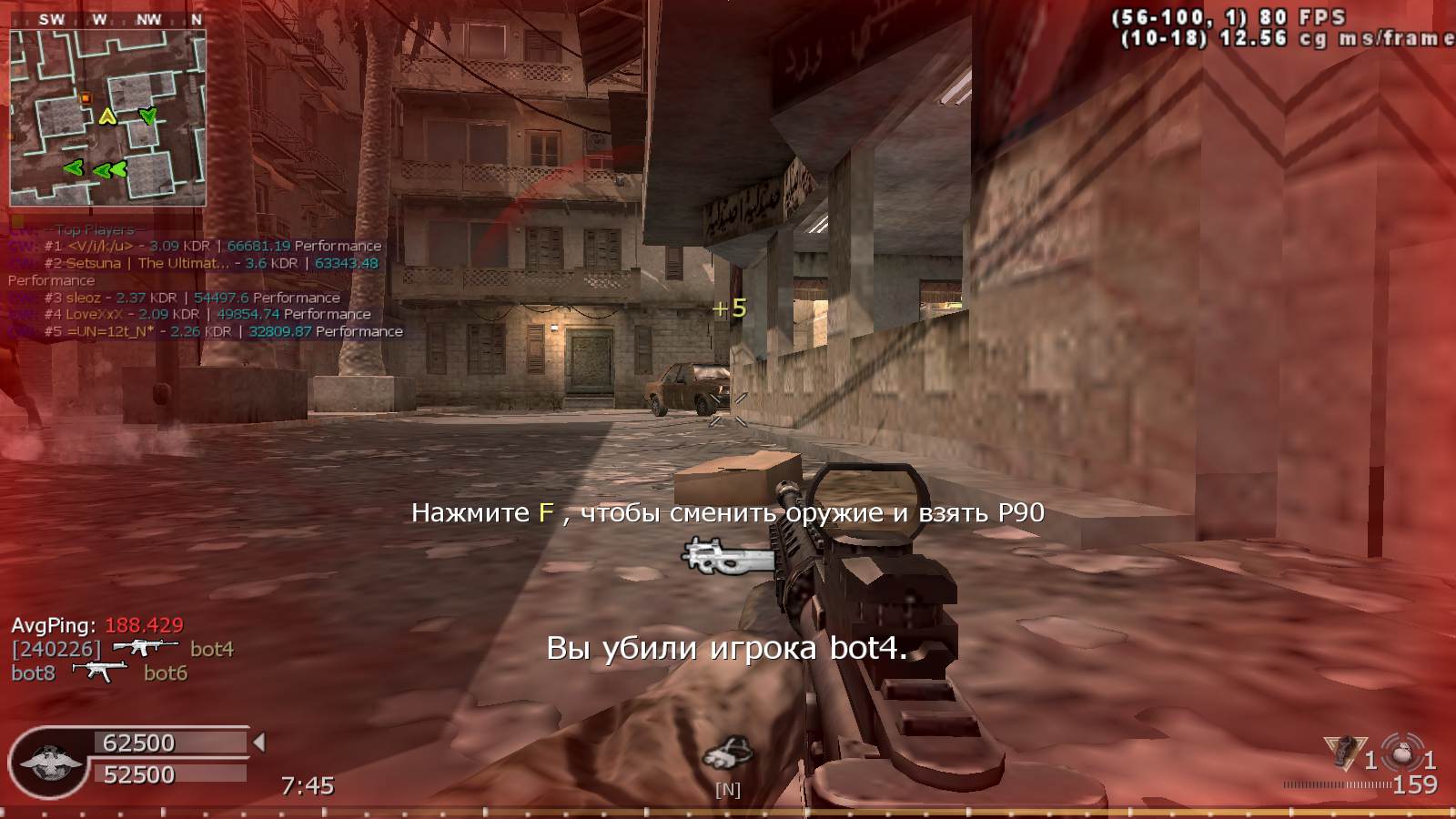This screenshot has height=819, width=1456.
Task: Click the minimap in the corner
Action: click(x=107, y=117)
